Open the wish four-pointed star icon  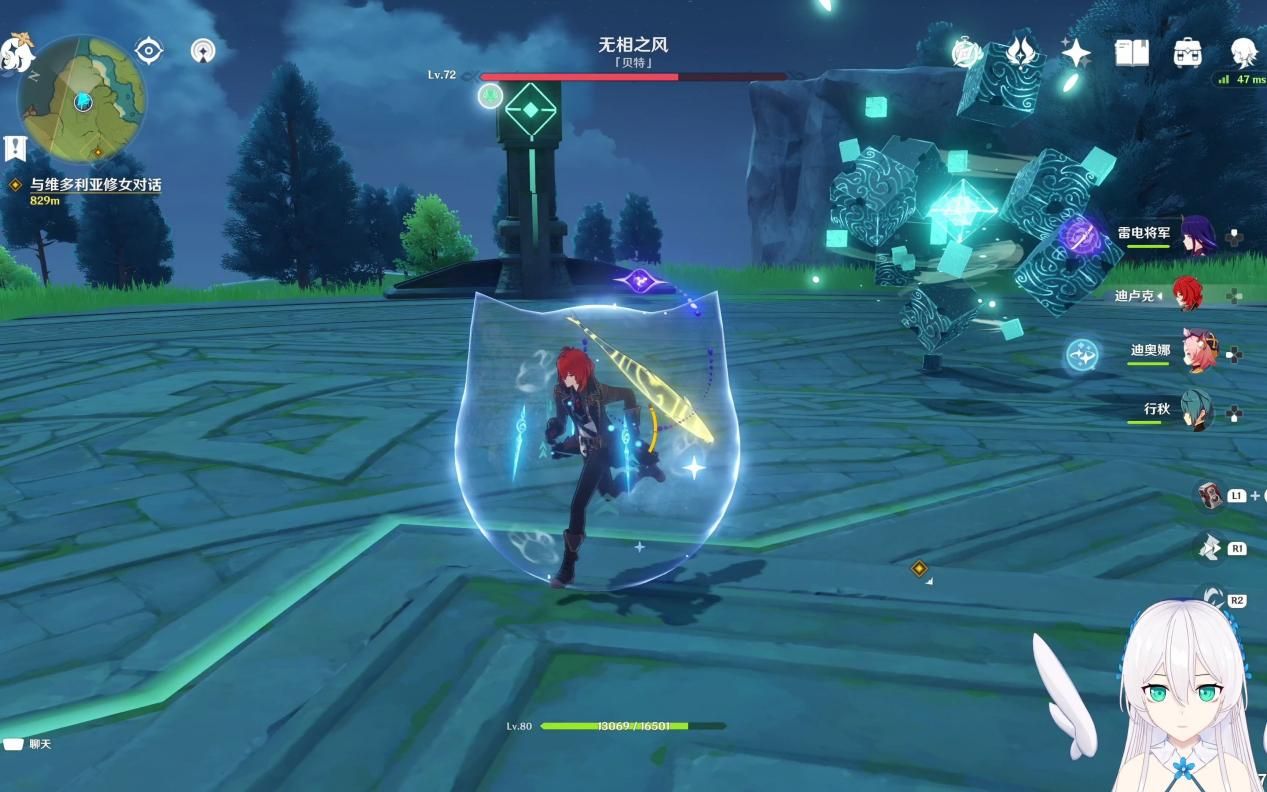tap(1076, 52)
